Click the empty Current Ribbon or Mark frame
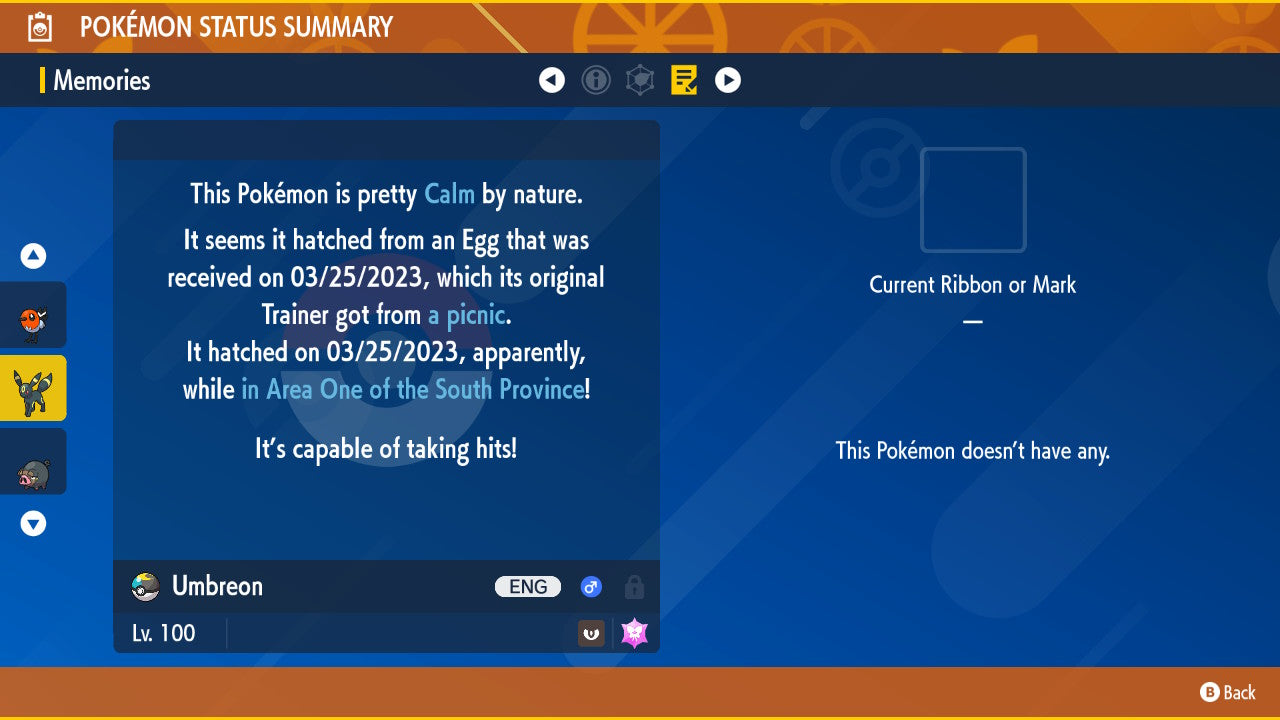The width and height of the screenshot is (1280, 720). pyautogui.click(x=972, y=201)
